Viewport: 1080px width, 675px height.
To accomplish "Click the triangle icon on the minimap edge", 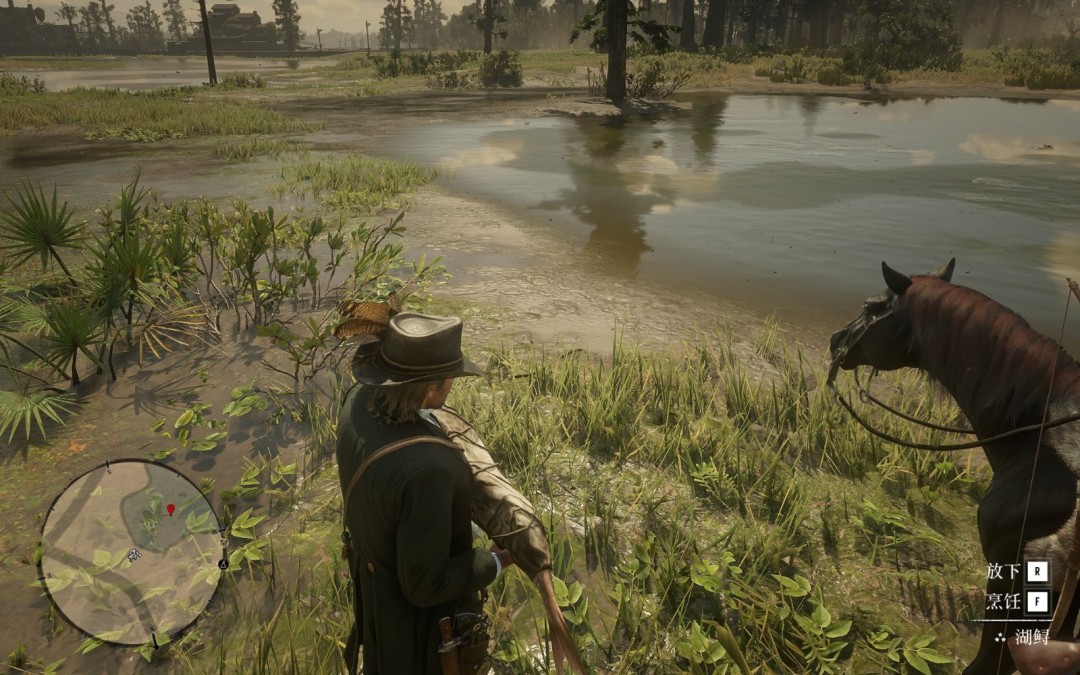I will point(223,564).
